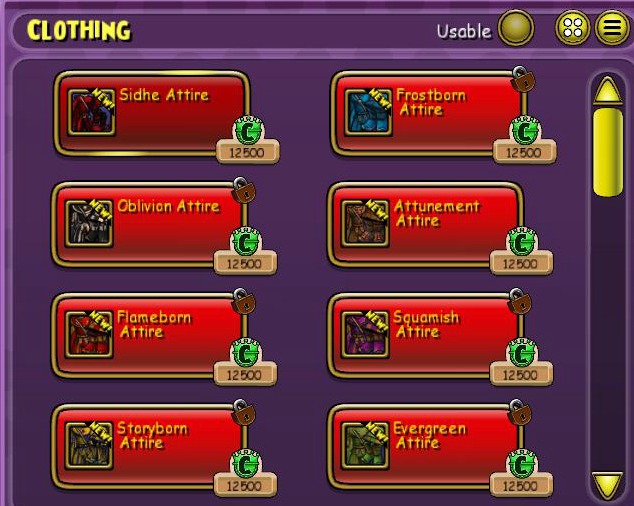The image size is (634, 506).
Task: Switch to the list view button
Action: tap(611, 29)
